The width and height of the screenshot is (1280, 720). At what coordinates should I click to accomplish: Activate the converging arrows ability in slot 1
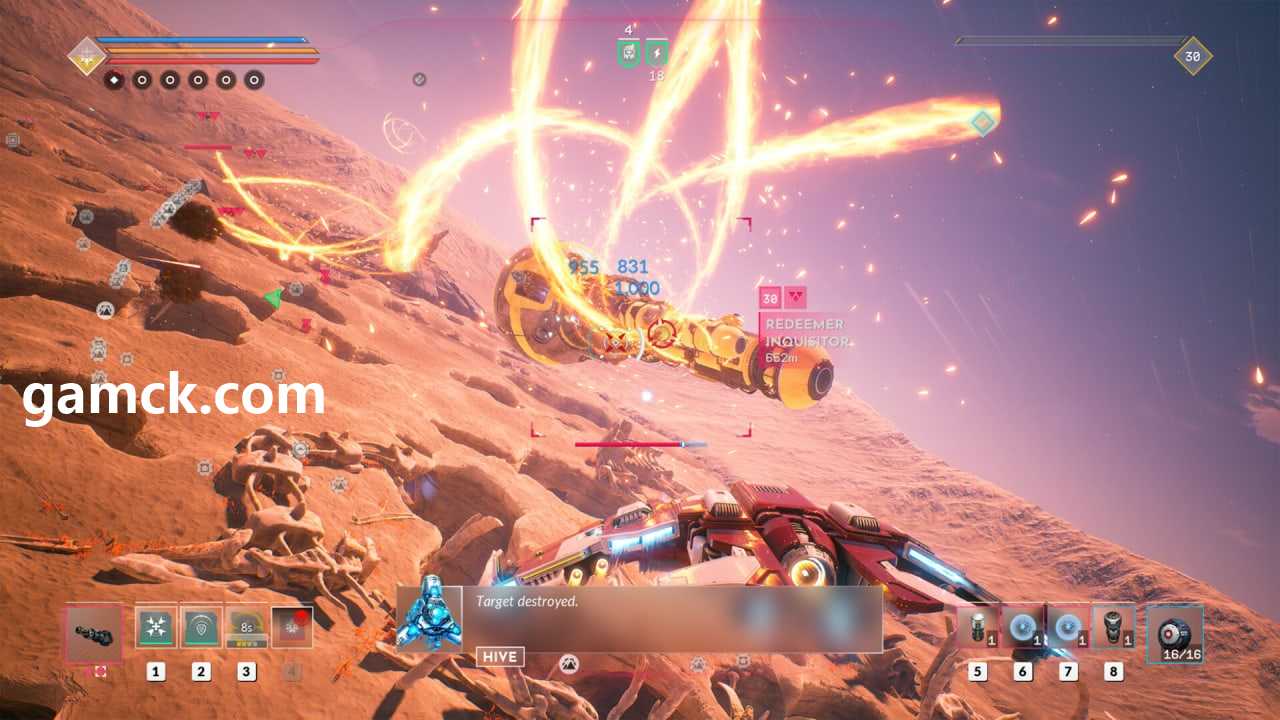[156, 628]
